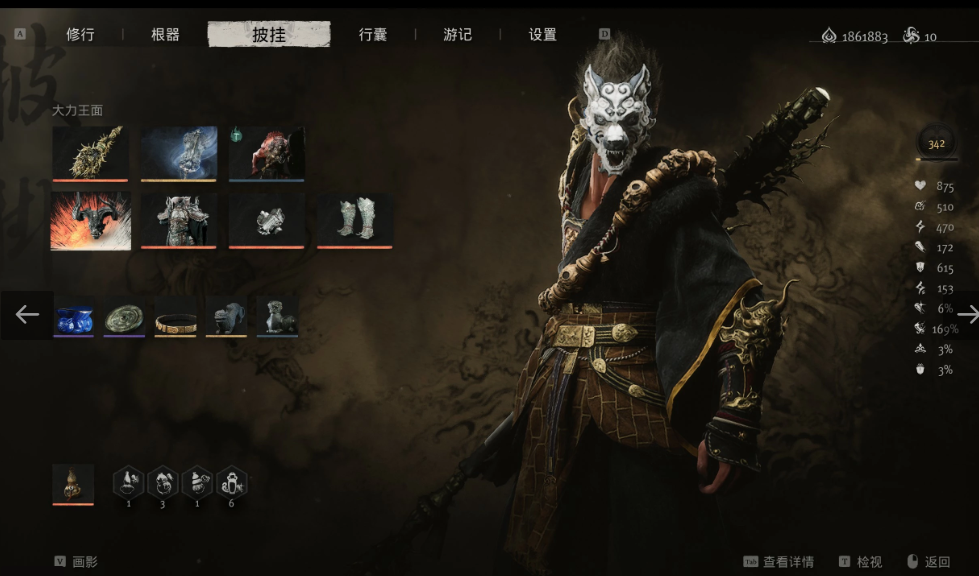Select the gourd slot

click(x=73, y=484)
